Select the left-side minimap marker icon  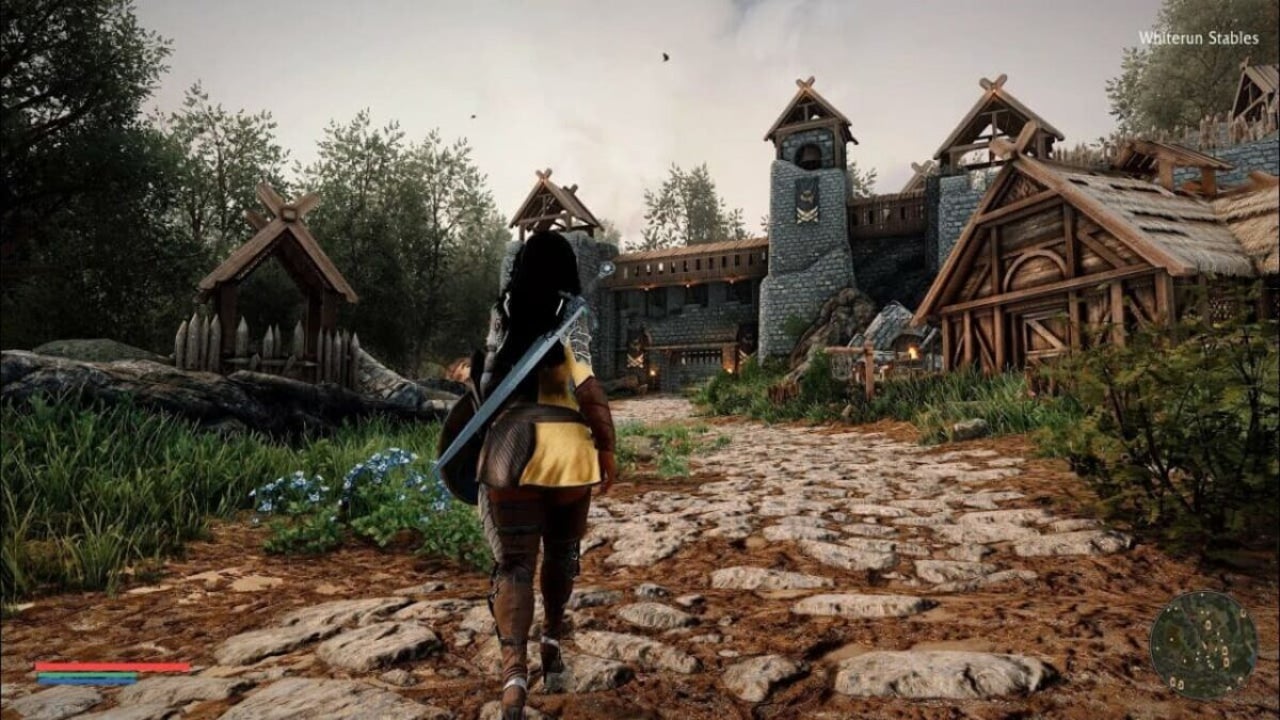click(1171, 640)
